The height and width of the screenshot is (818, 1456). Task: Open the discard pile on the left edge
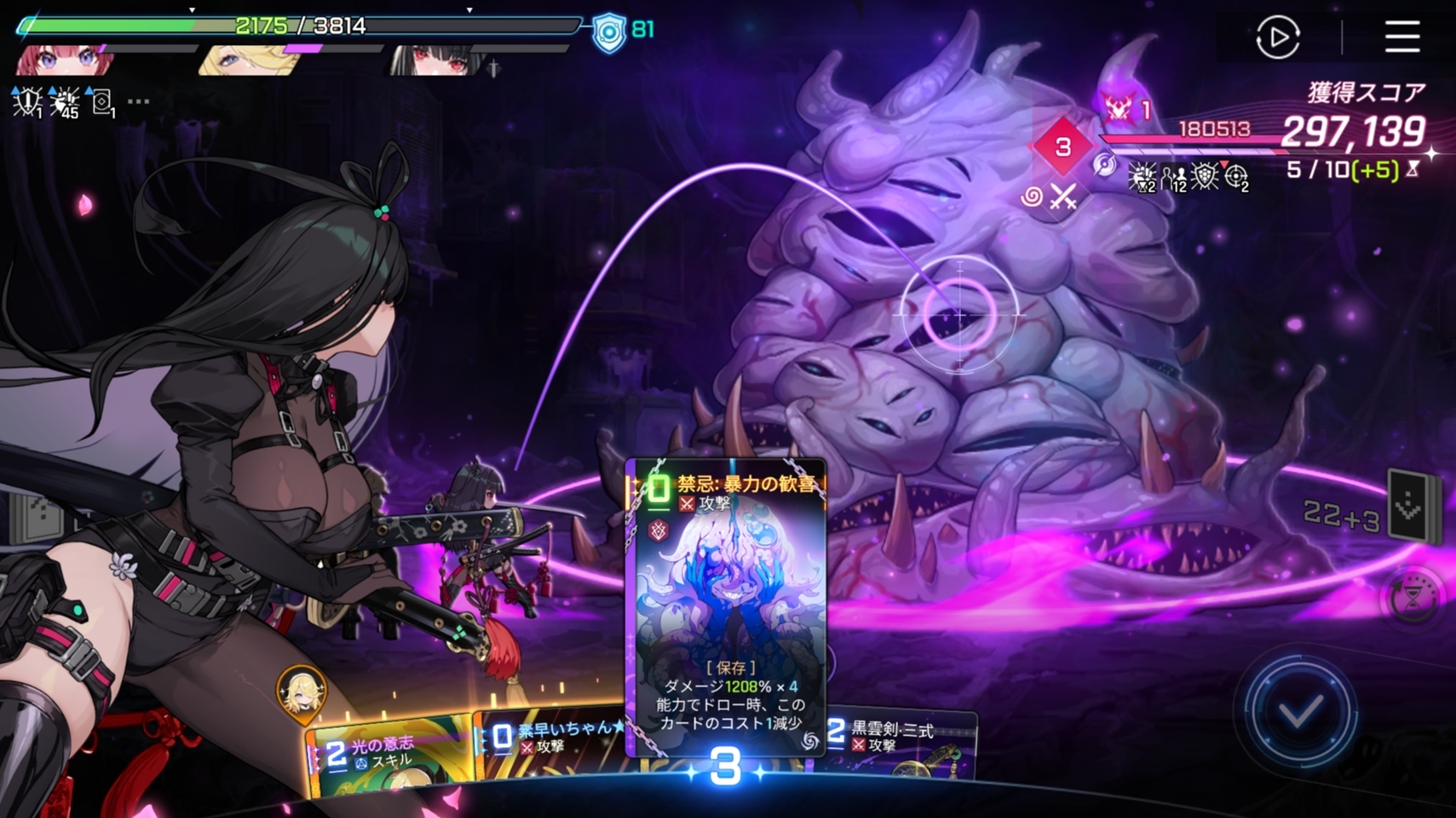pyautogui.click(x=35, y=519)
